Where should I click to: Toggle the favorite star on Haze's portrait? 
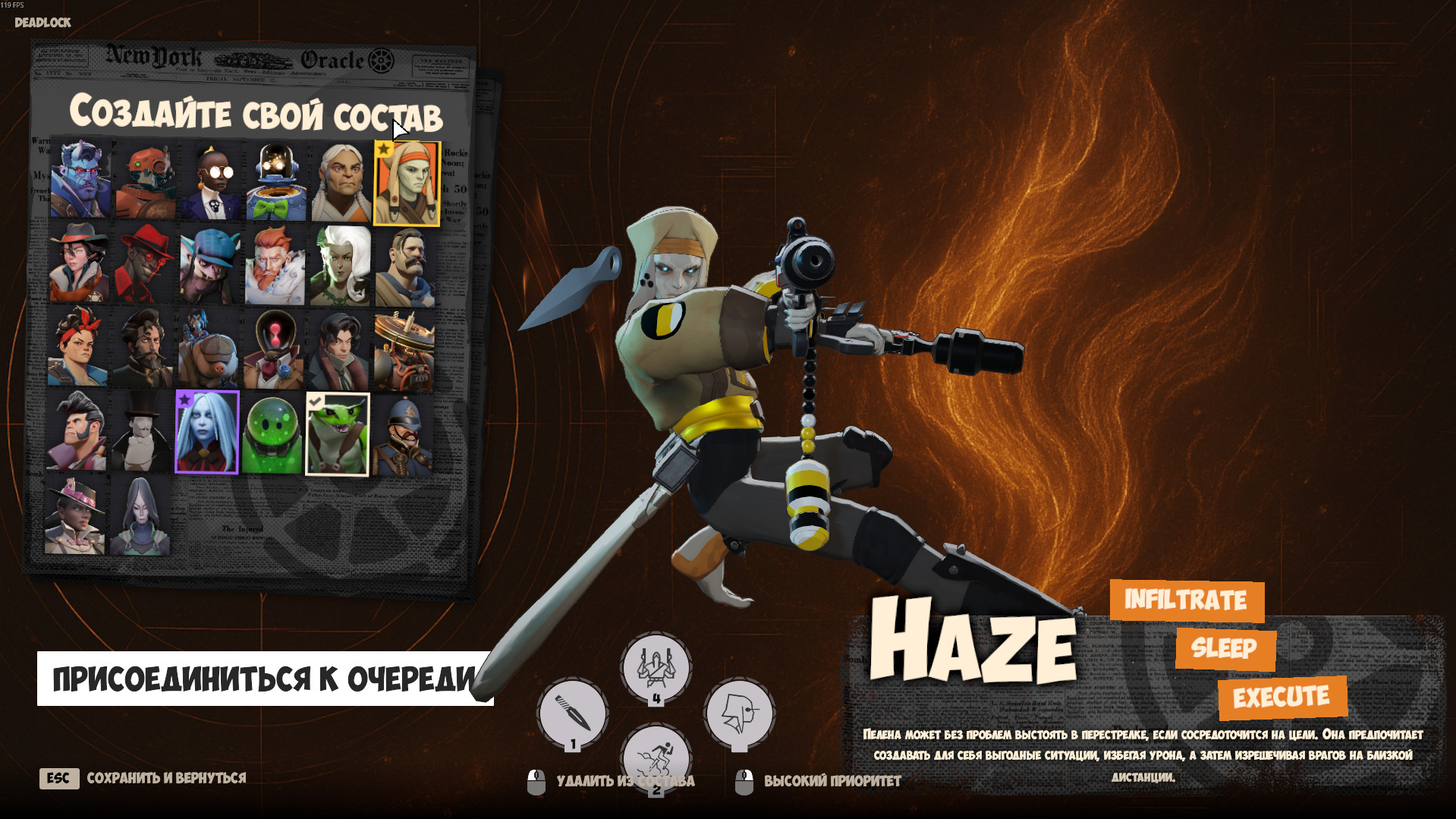[x=384, y=149]
